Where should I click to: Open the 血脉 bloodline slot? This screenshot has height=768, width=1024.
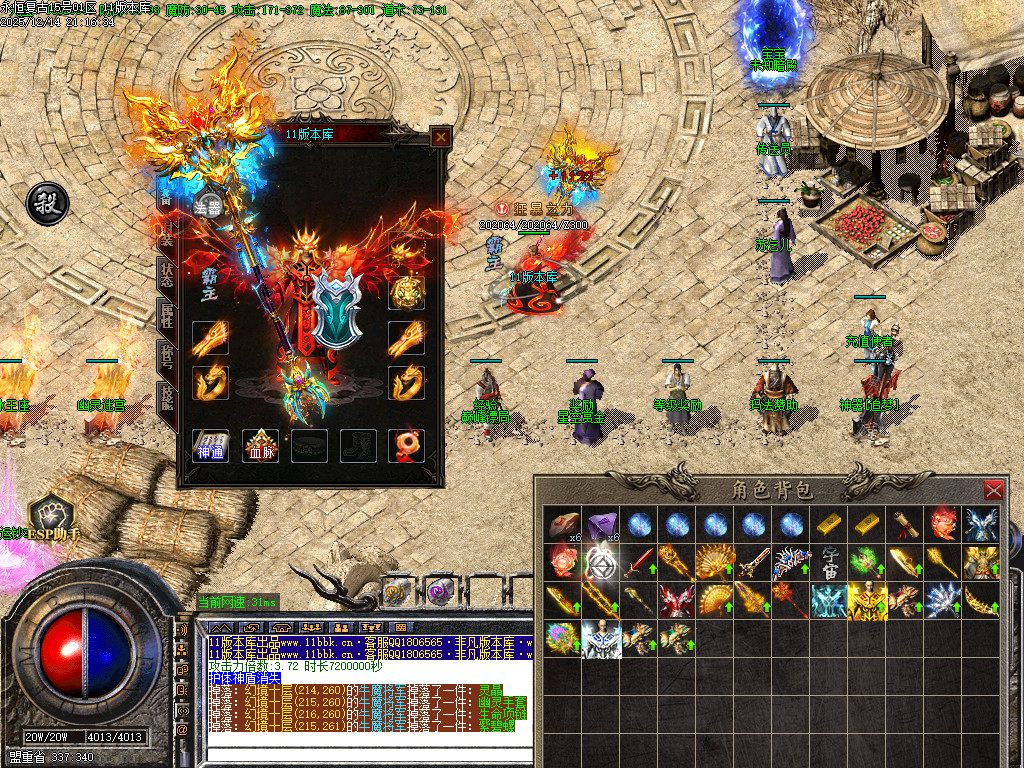tap(261, 446)
